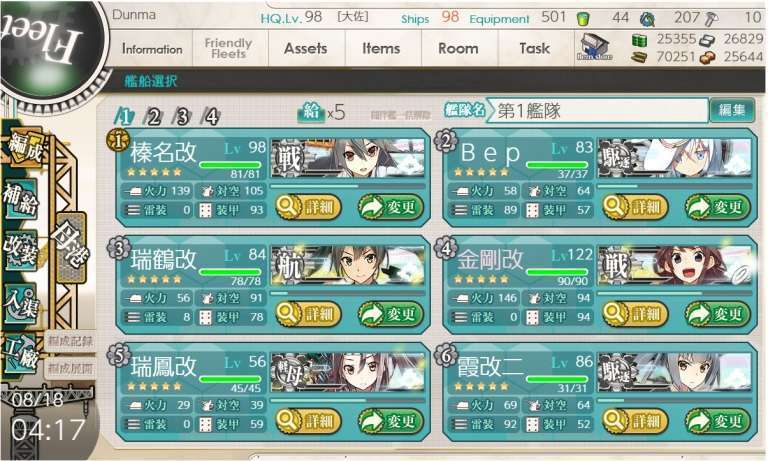Open the Room tab
This screenshot has width=768, height=461.
click(x=458, y=49)
